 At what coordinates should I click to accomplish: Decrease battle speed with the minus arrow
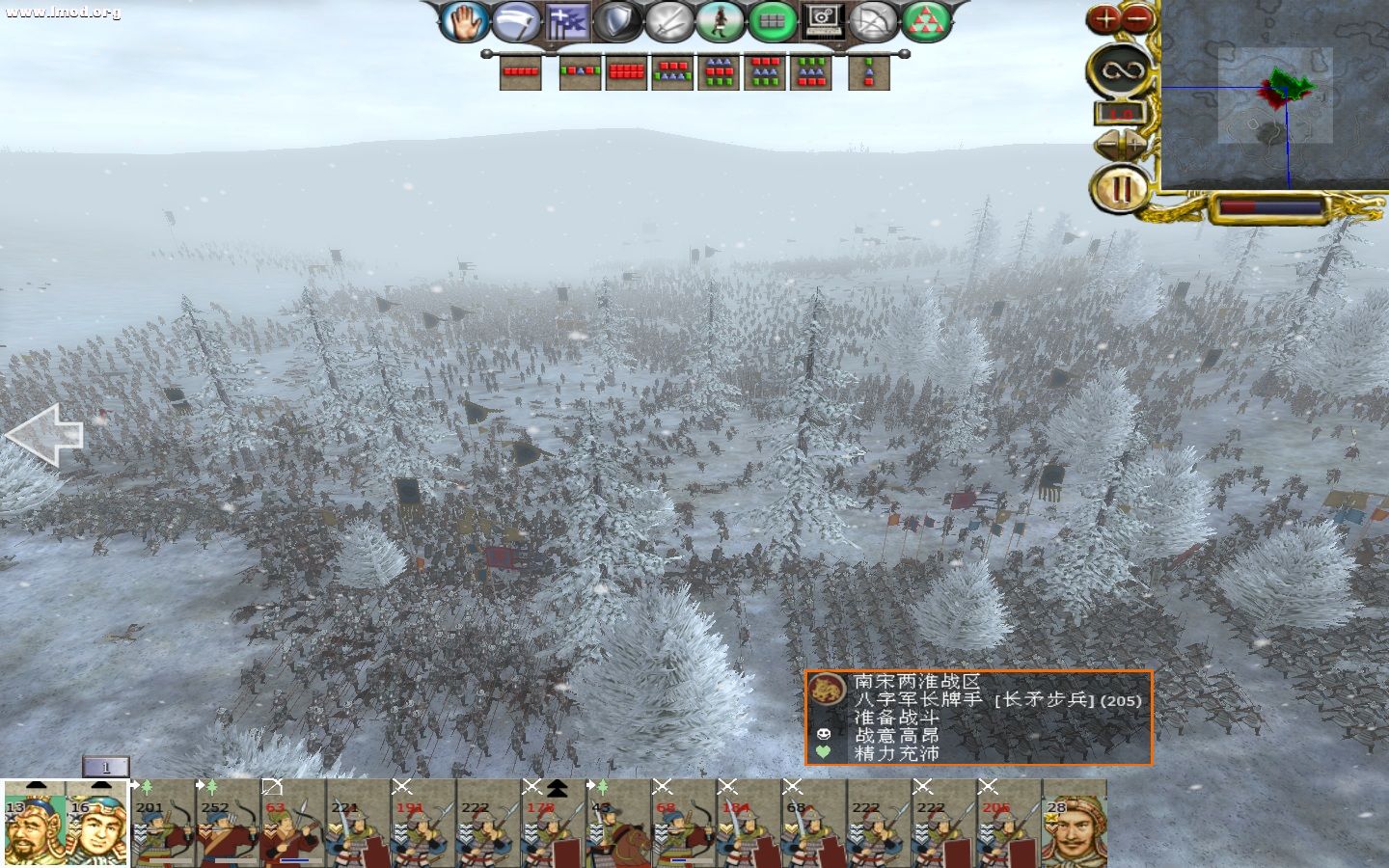(x=1106, y=146)
